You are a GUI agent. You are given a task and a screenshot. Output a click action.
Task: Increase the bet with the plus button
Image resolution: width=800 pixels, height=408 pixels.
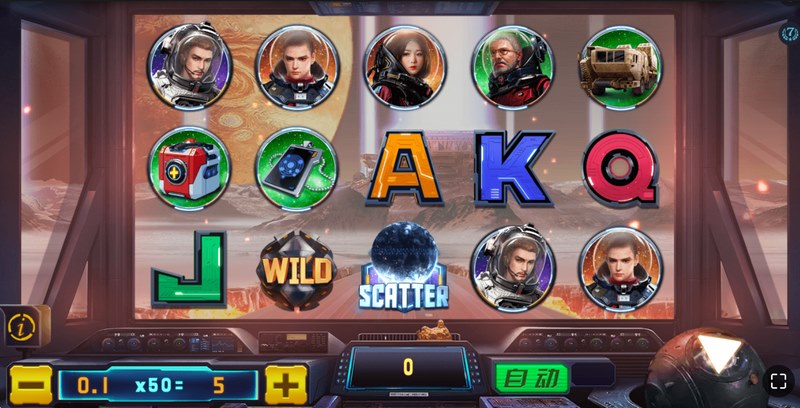[x=286, y=384]
